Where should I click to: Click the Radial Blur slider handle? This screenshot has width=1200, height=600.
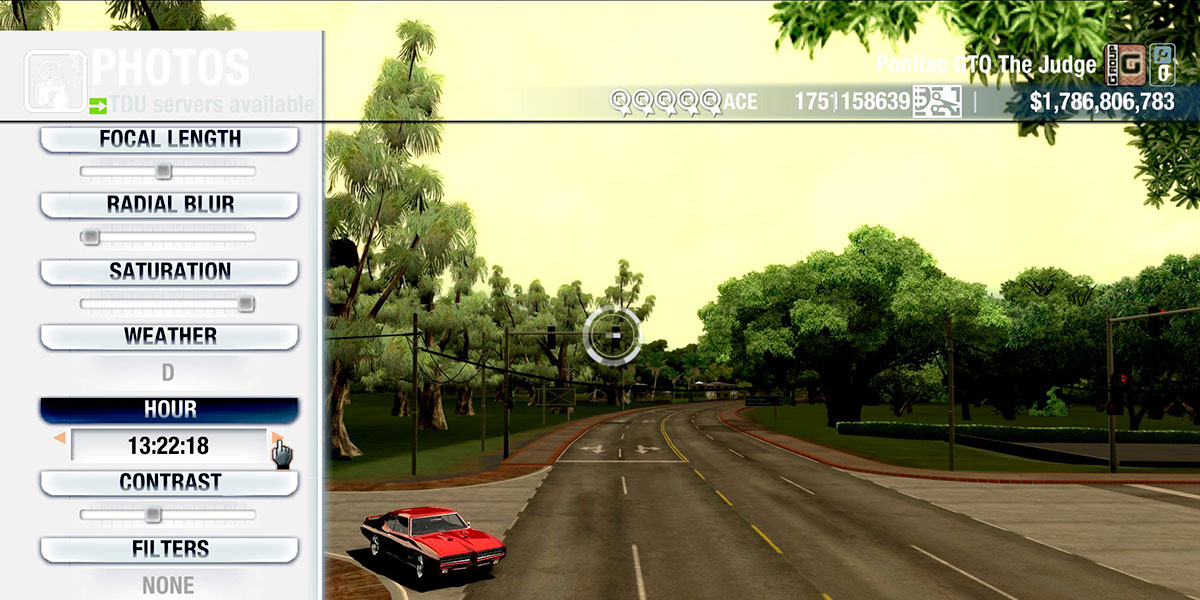(x=91, y=237)
